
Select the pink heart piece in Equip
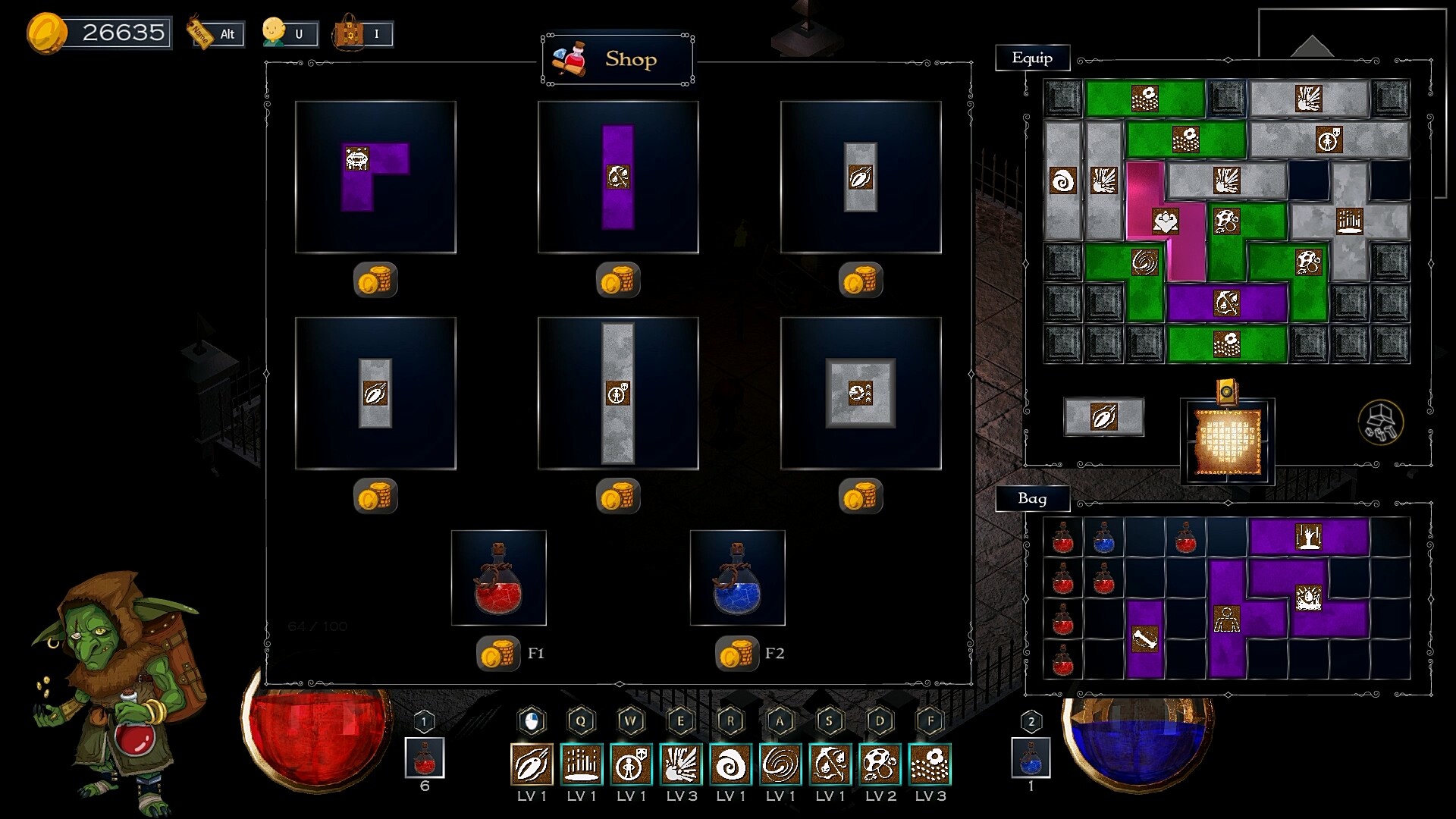1165,221
